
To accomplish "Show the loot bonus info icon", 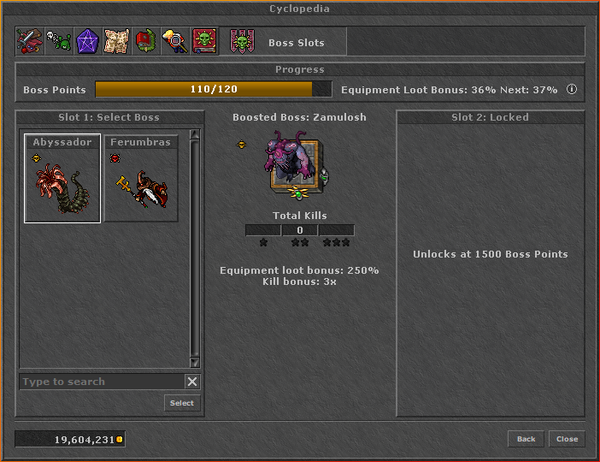I will 573,89.
